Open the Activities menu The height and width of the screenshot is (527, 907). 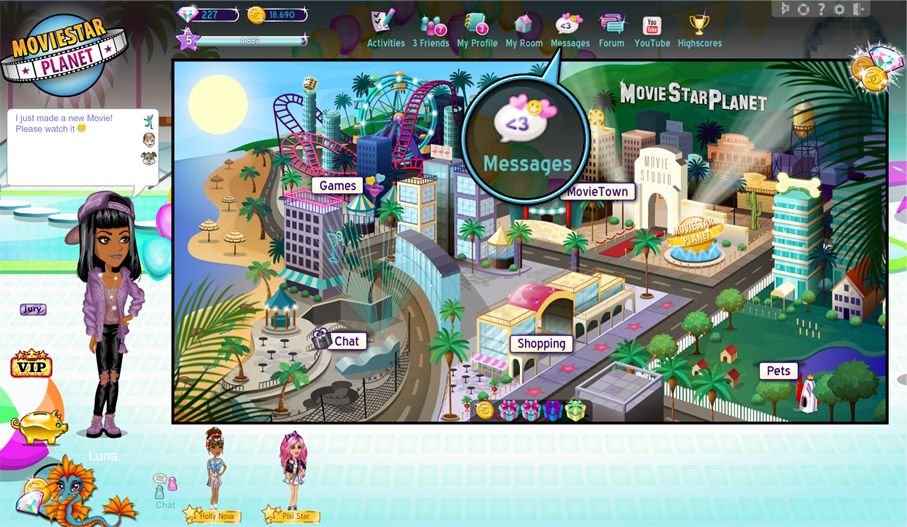385,28
